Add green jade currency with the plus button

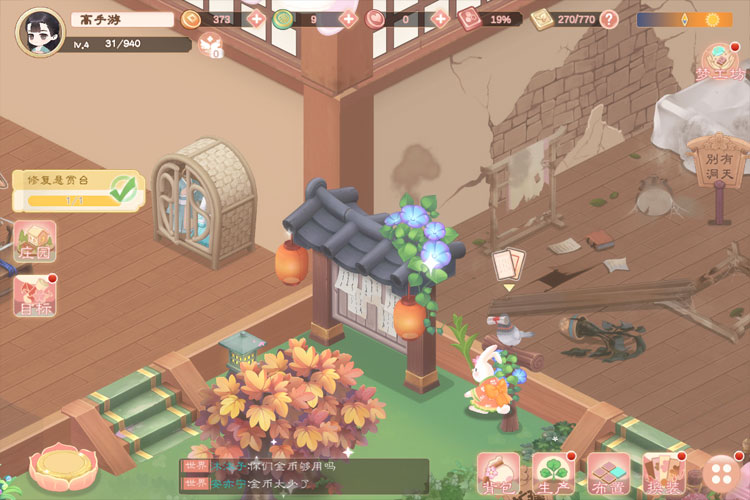coord(348,19)
